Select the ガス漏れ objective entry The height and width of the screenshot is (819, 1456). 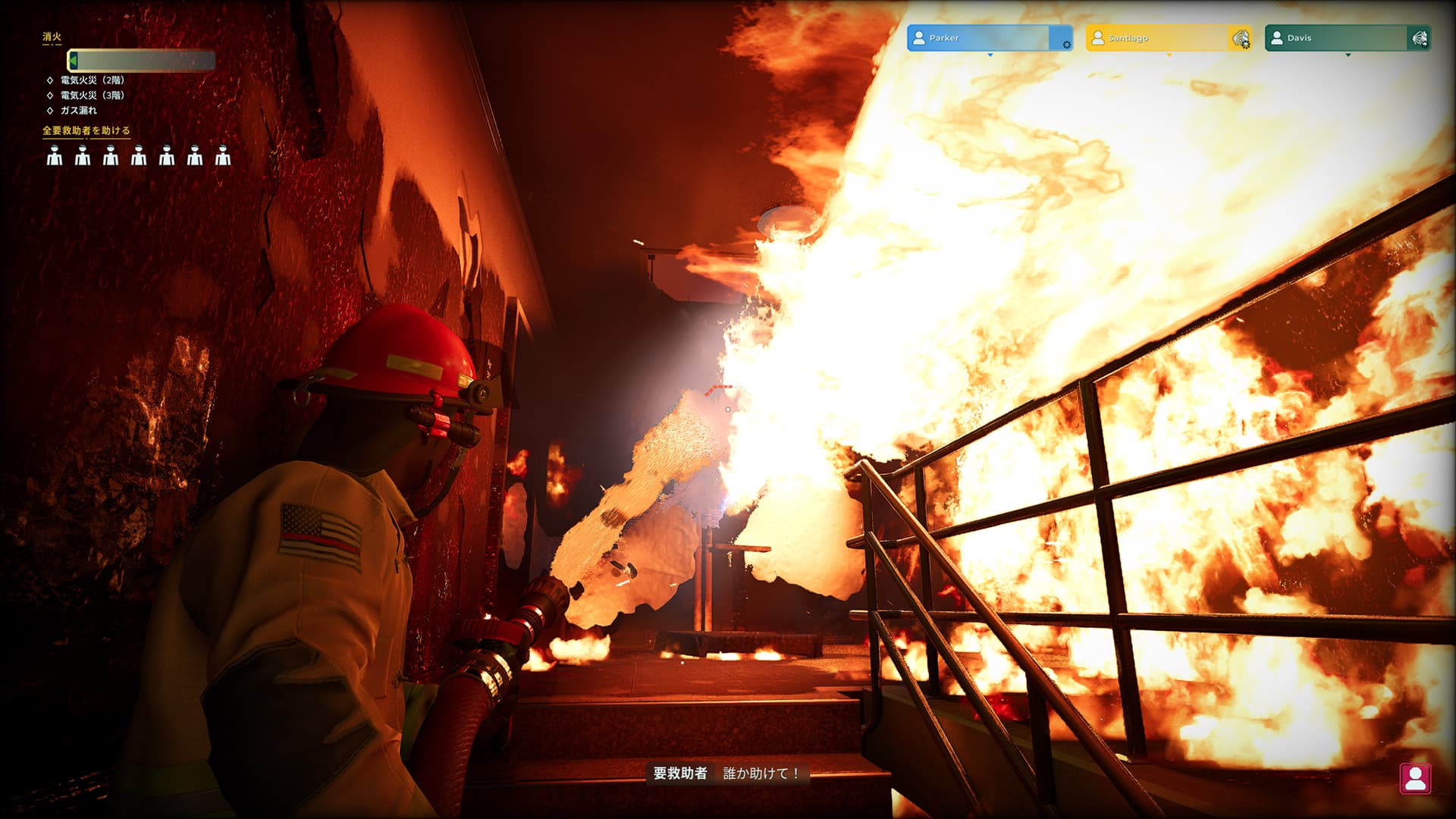click(79, 111)
